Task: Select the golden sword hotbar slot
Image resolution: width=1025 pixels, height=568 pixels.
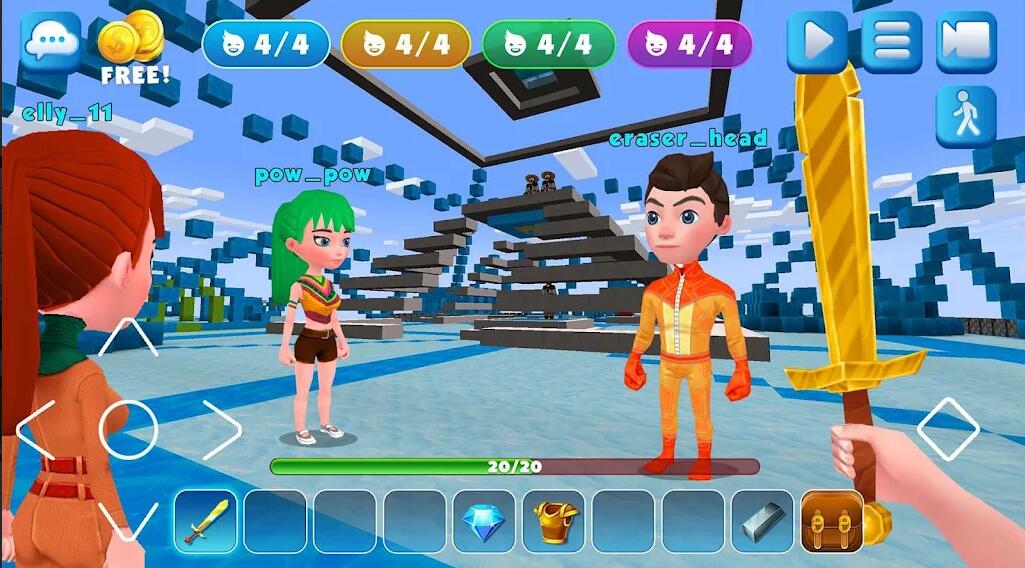Action: click(x=206, y=521)
